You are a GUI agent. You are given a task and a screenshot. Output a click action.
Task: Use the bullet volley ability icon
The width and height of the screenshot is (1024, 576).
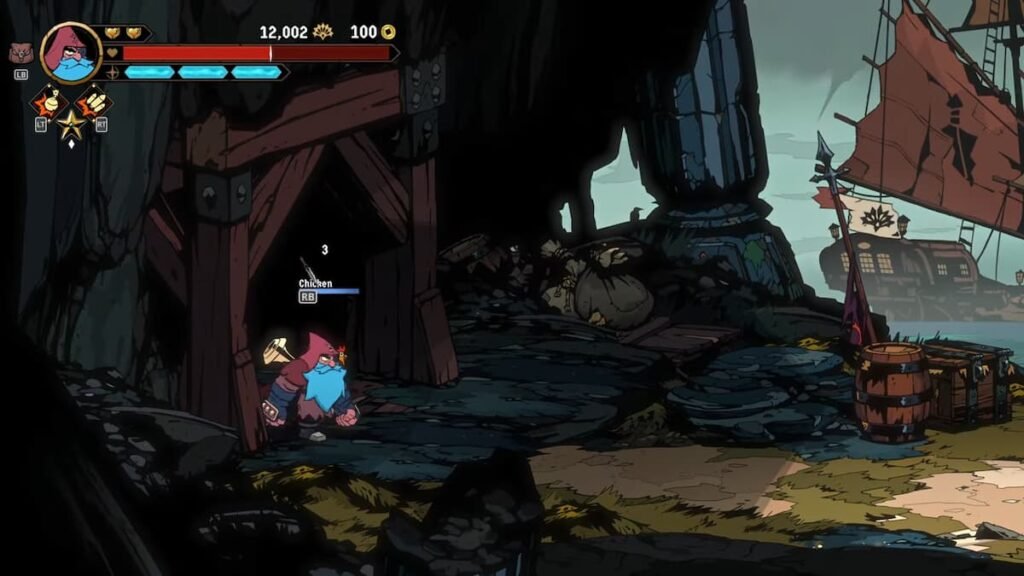point(93,102)
